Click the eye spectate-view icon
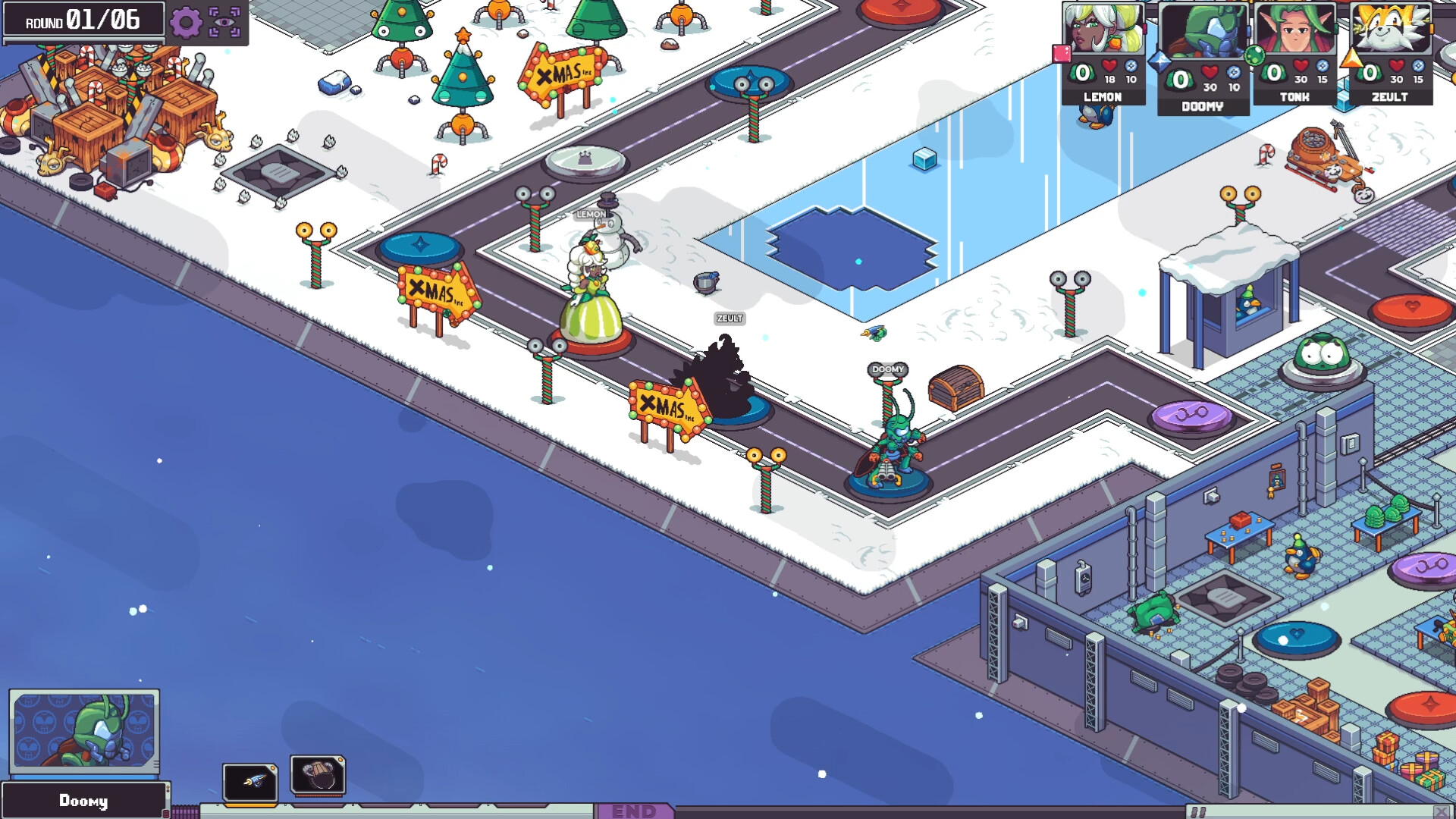Viewport: 1456px width, 819px height. (223, 20)
